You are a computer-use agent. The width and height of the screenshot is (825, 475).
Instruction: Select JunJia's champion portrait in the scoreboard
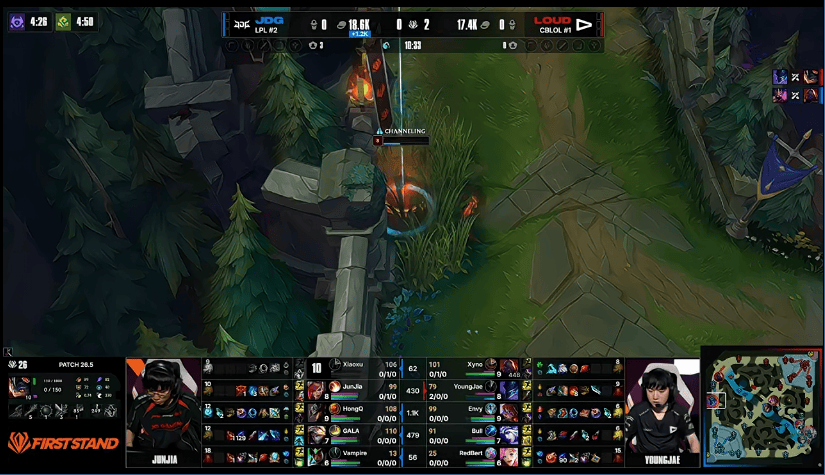click(315, 389)
